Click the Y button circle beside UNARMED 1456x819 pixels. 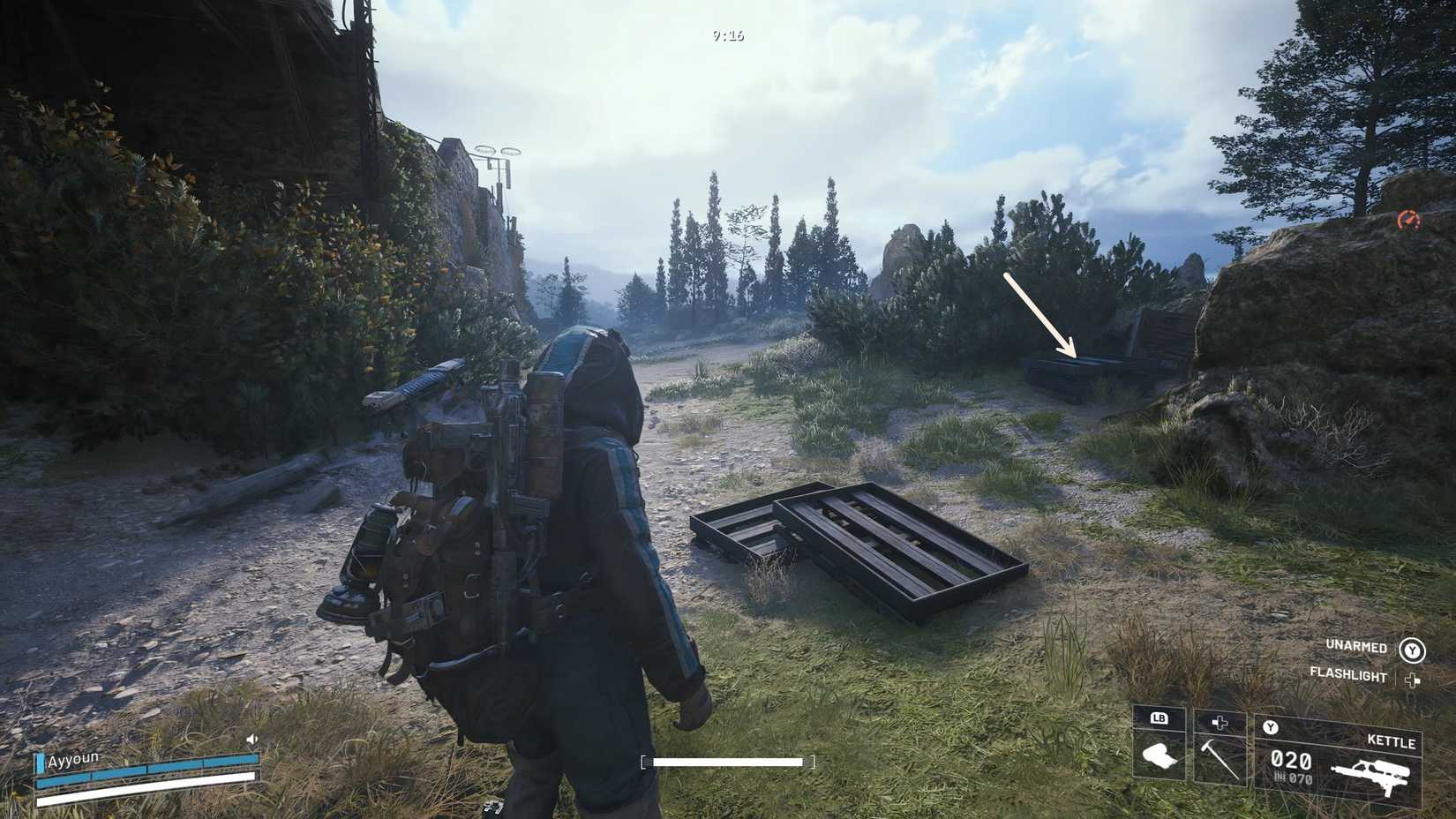(1412, 649)
